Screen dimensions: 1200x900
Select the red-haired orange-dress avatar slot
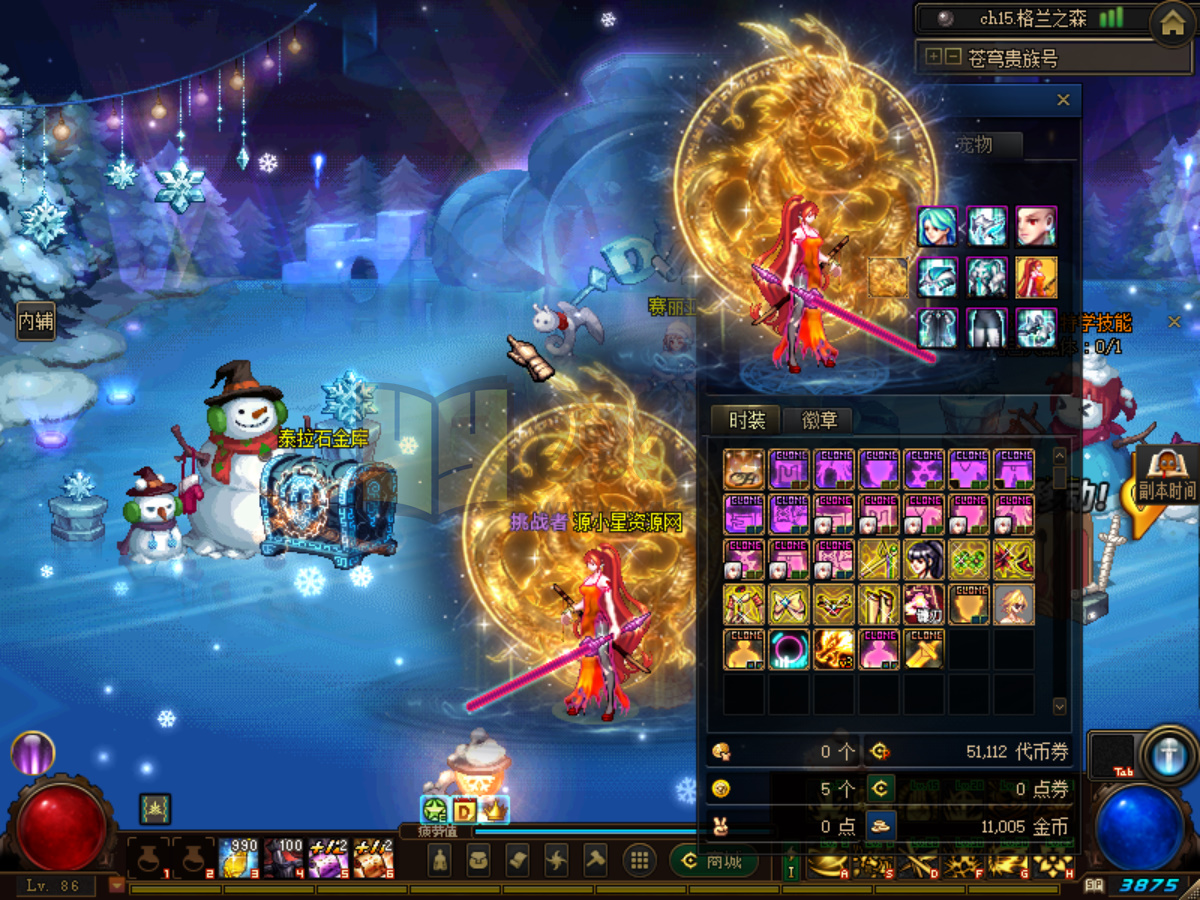tap(1037, 277)
